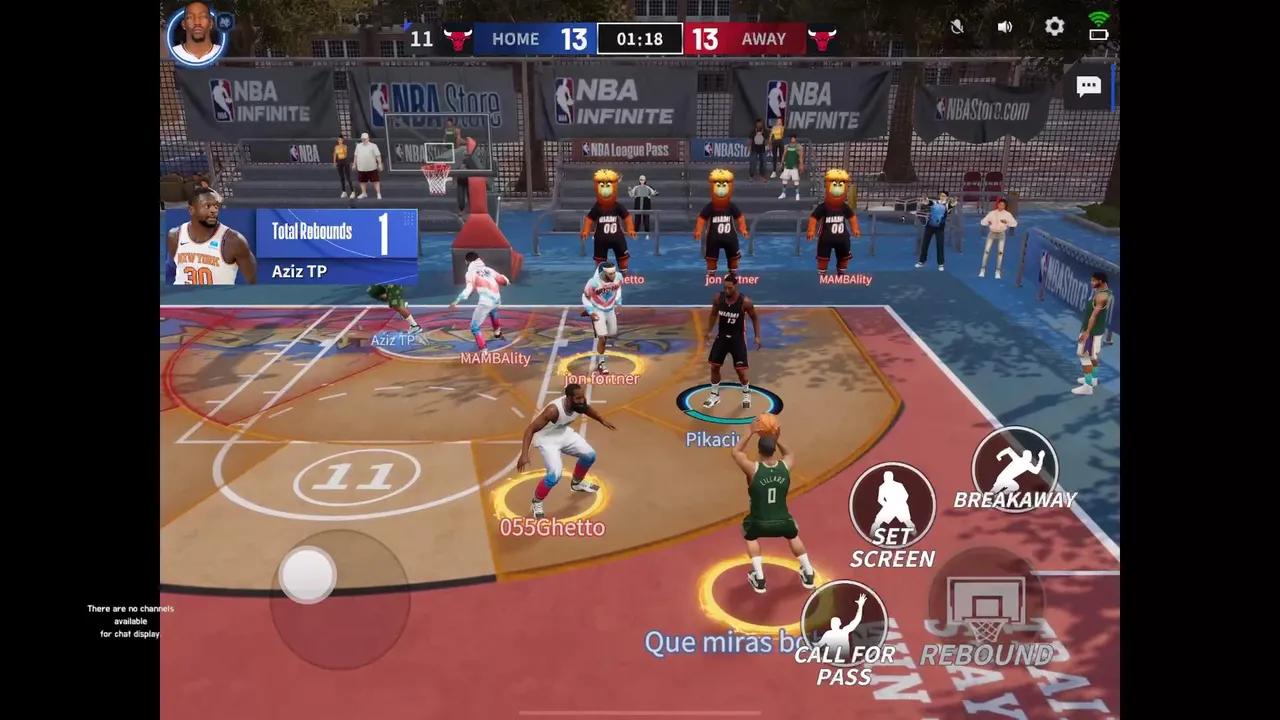The width and height of the screenshot is (1280, 720).
Task: Toggle the muted microphone icon
Action: coord(957,27)
